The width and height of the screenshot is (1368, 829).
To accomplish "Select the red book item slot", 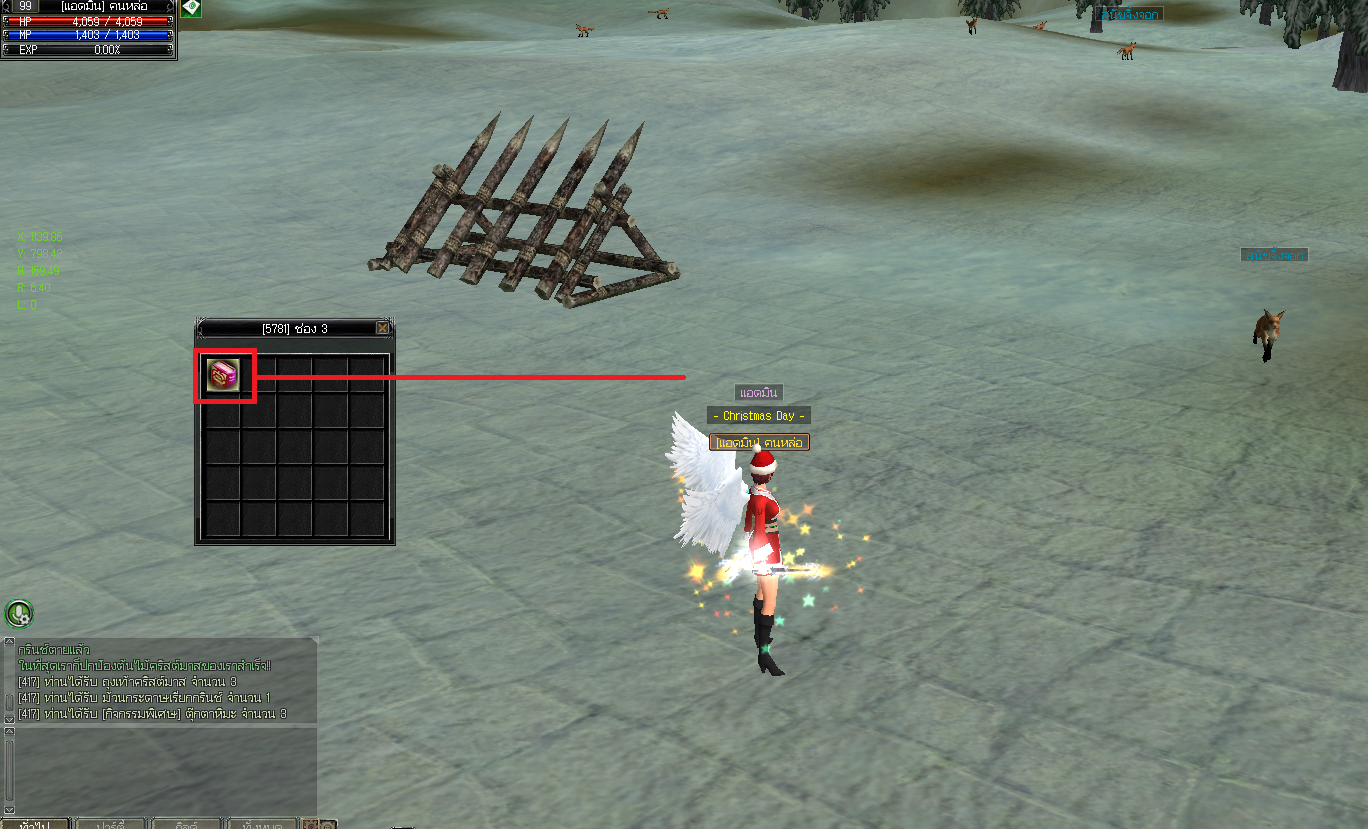I will pyautogui.click(x=223, y=375).
